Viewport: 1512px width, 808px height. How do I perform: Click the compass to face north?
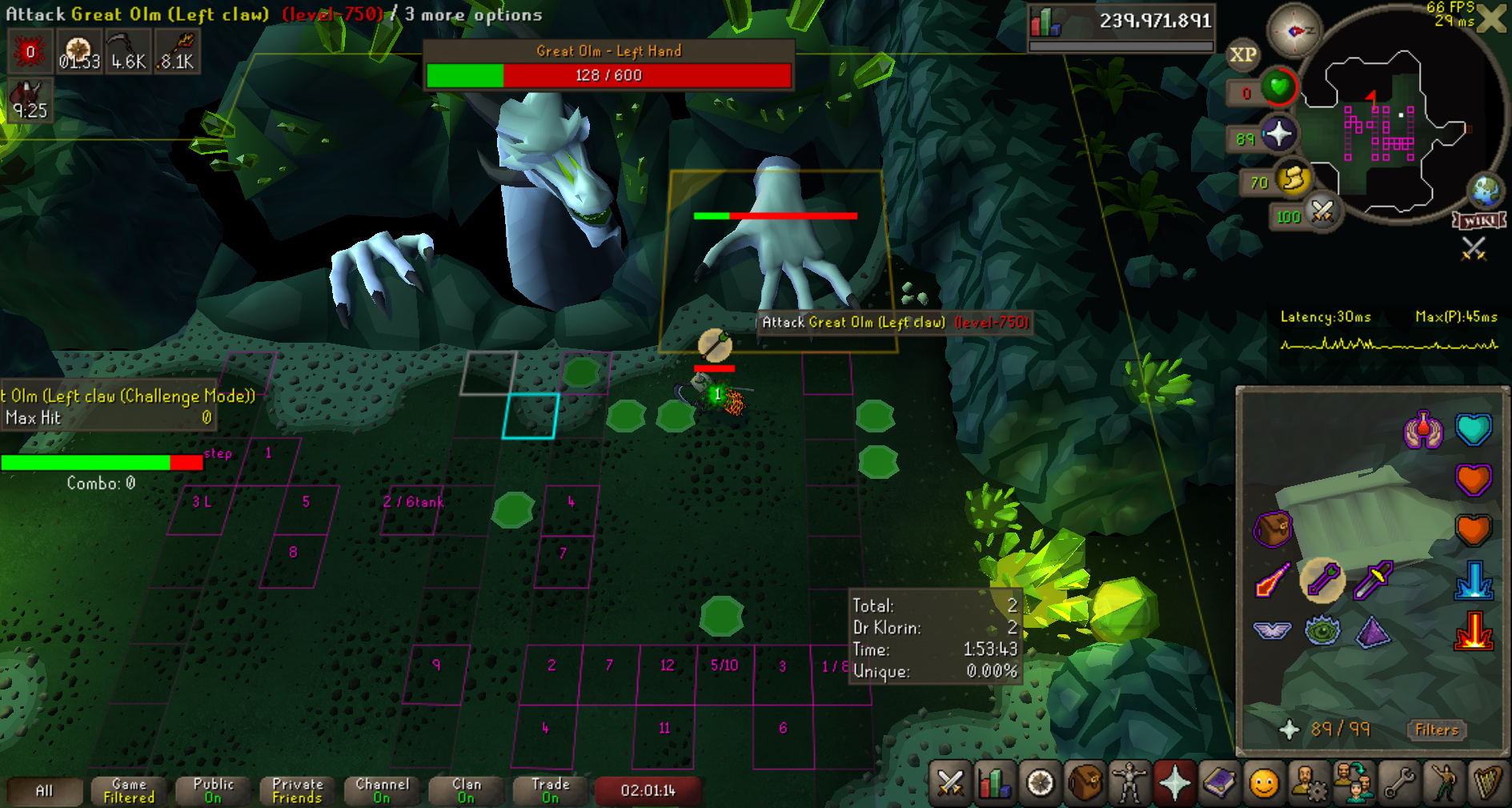(x=1294, y=30)
